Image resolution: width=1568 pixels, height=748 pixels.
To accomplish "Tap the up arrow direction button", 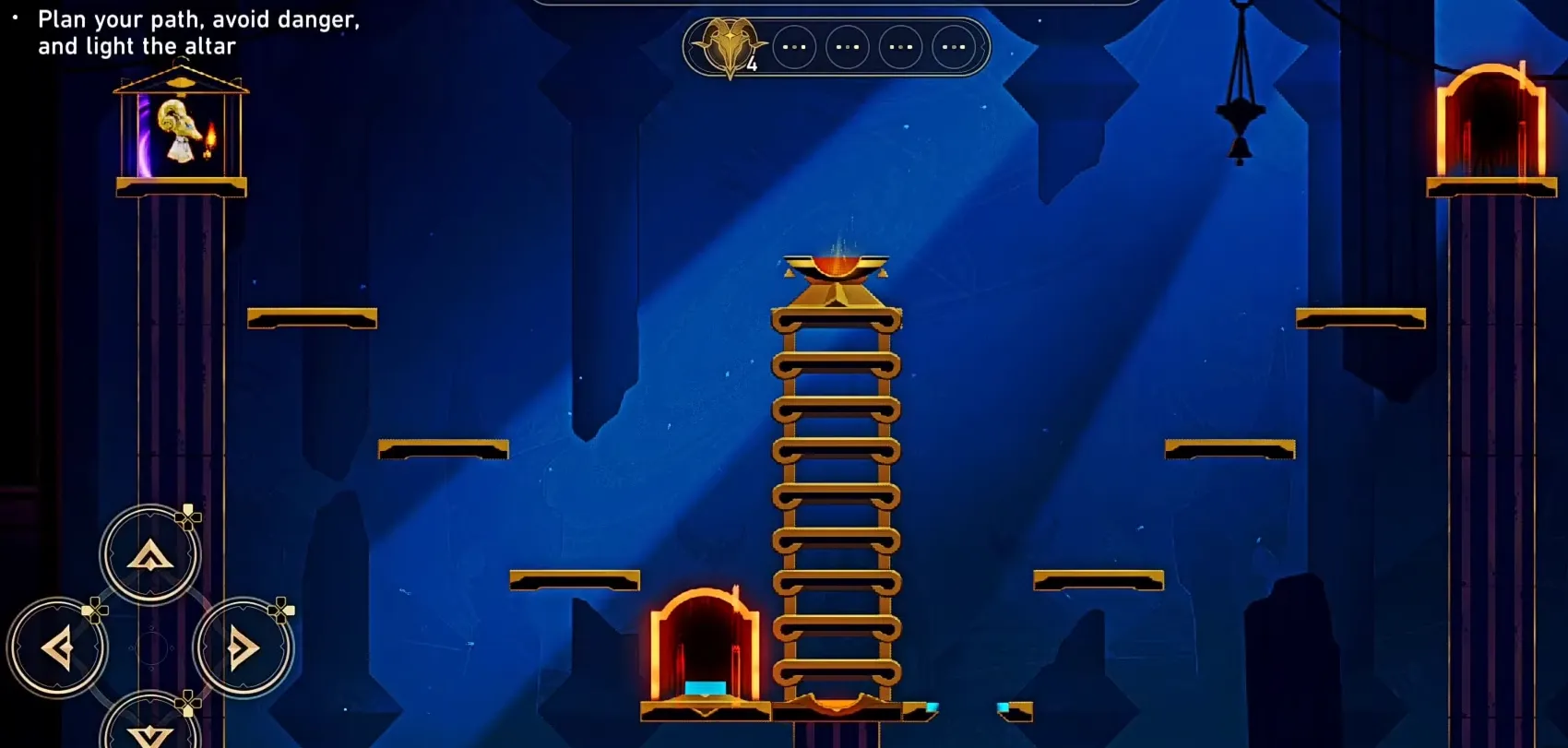I will pyautogui.click(x=149, y=555).
